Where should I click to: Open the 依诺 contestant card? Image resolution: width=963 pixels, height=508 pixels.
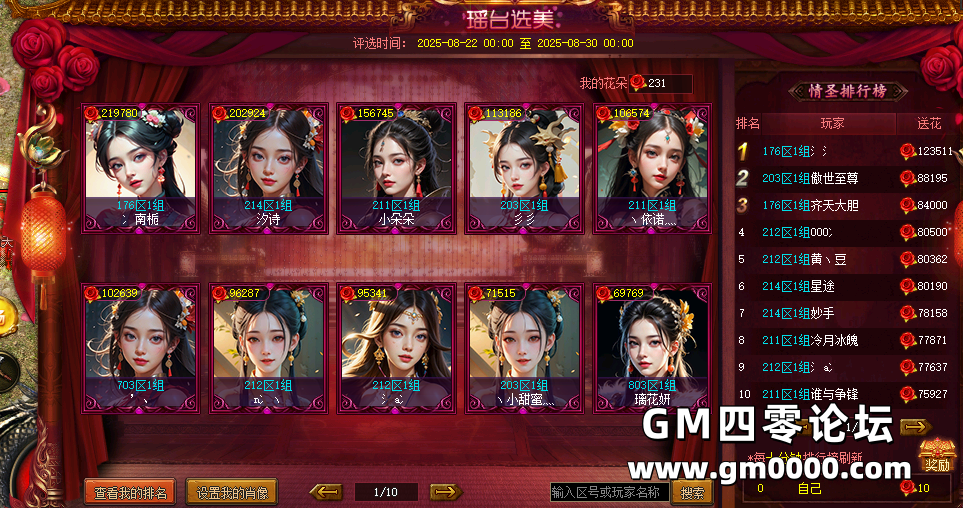pos(652,168)
